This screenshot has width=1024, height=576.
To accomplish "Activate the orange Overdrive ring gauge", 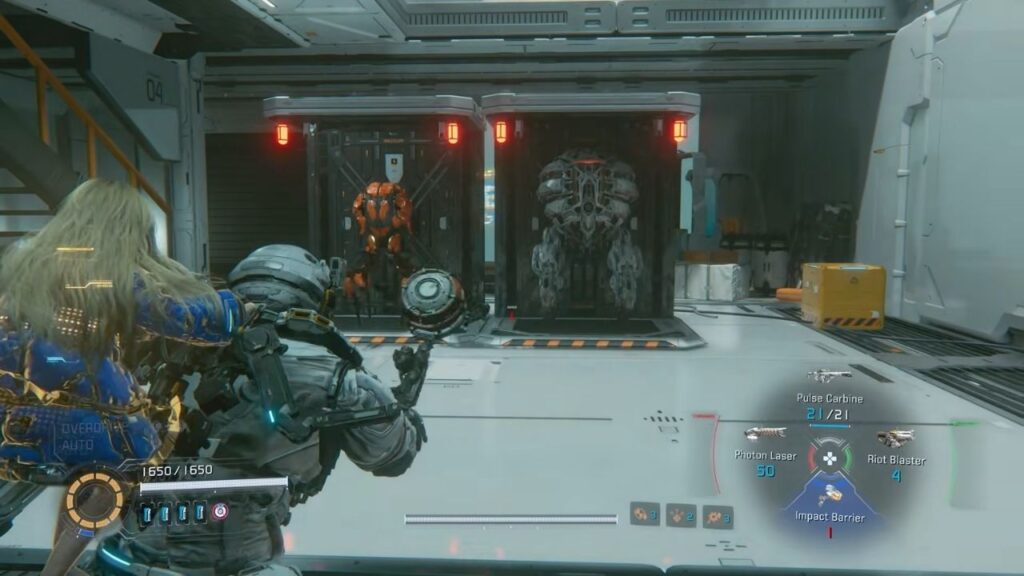I will pyautogui.click(x=96, y=498).
